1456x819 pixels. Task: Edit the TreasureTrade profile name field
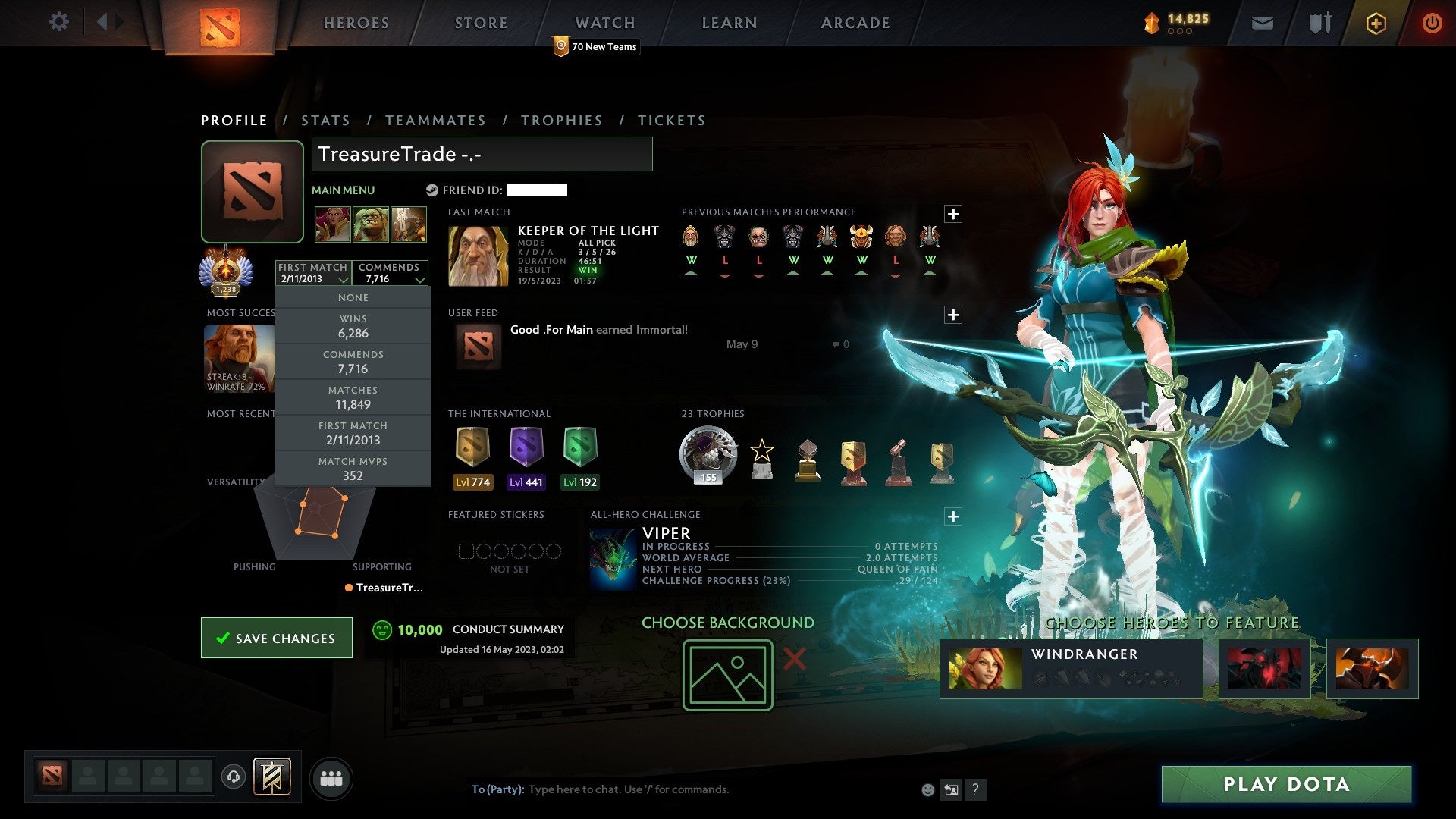[482, 154]
